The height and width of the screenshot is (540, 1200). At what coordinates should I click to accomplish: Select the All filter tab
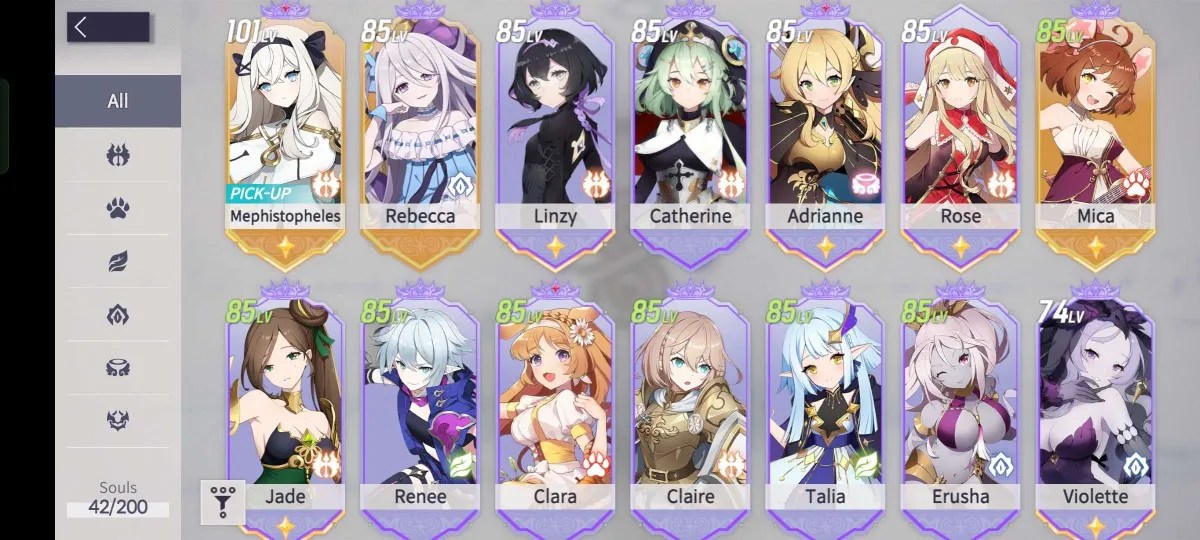coord(118,101)
